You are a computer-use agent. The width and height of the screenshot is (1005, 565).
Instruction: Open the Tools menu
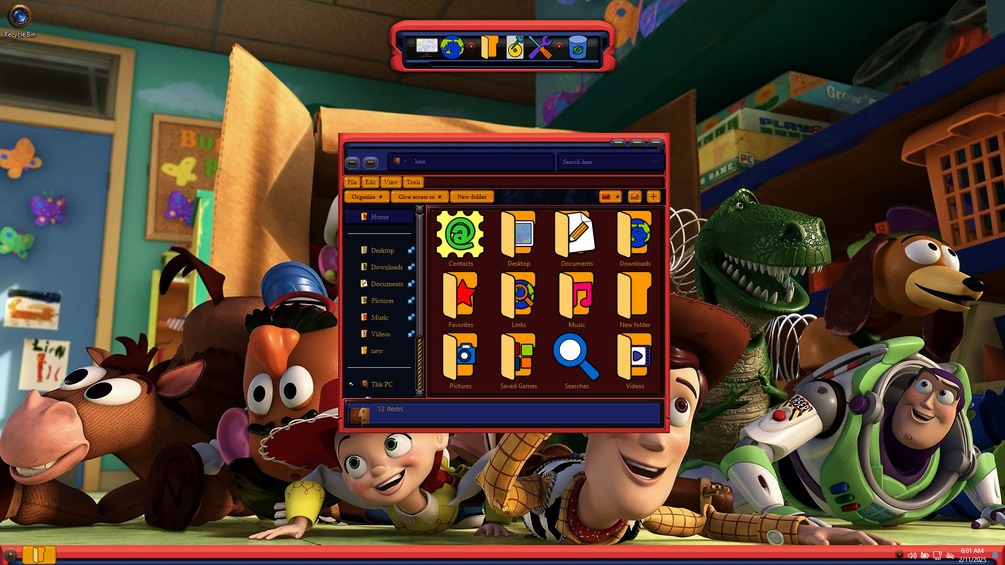click(413, 182)
